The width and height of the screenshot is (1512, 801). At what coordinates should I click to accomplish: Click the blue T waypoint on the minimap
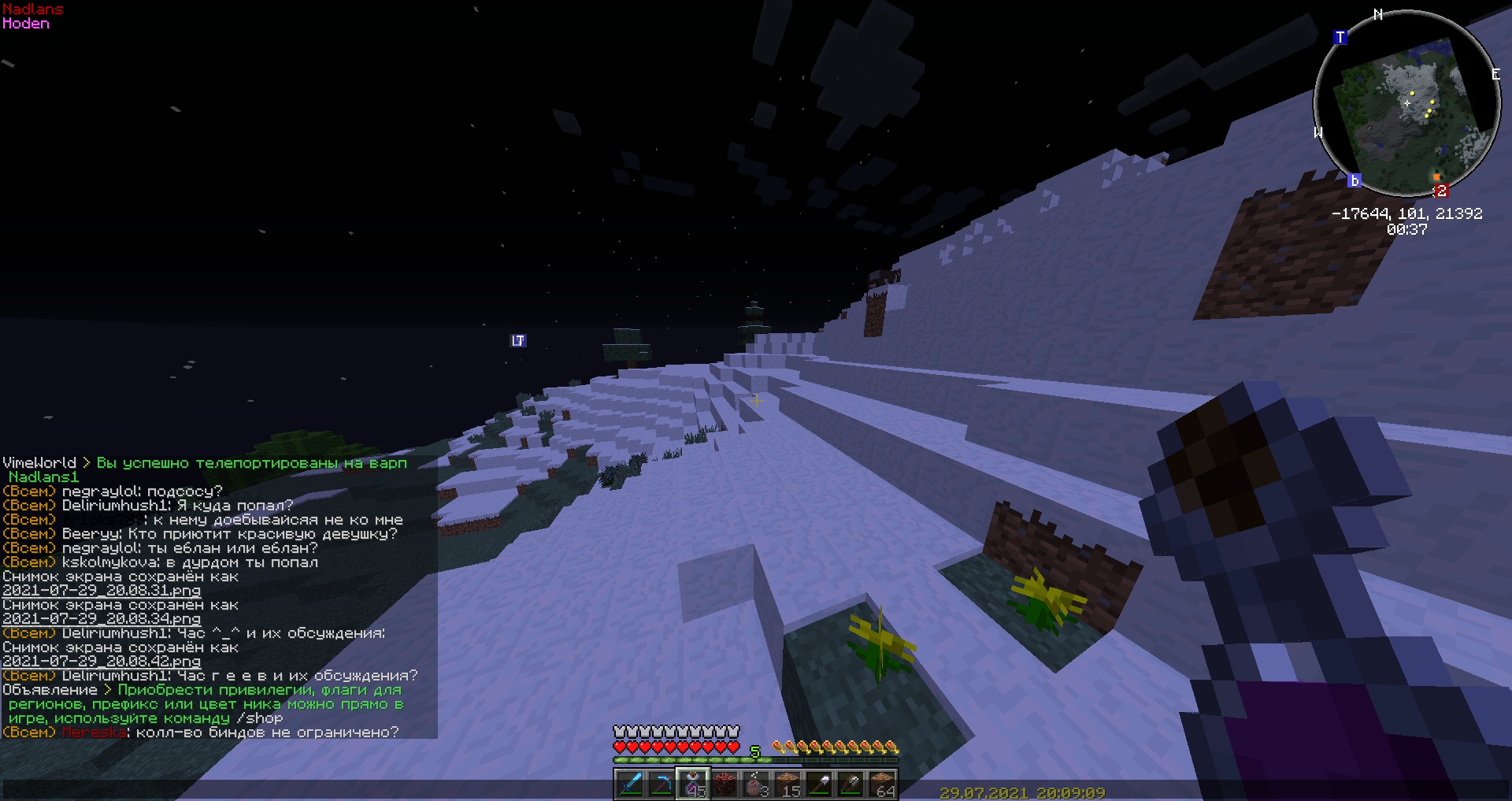pyautogui.click(x=1340, y=36)
